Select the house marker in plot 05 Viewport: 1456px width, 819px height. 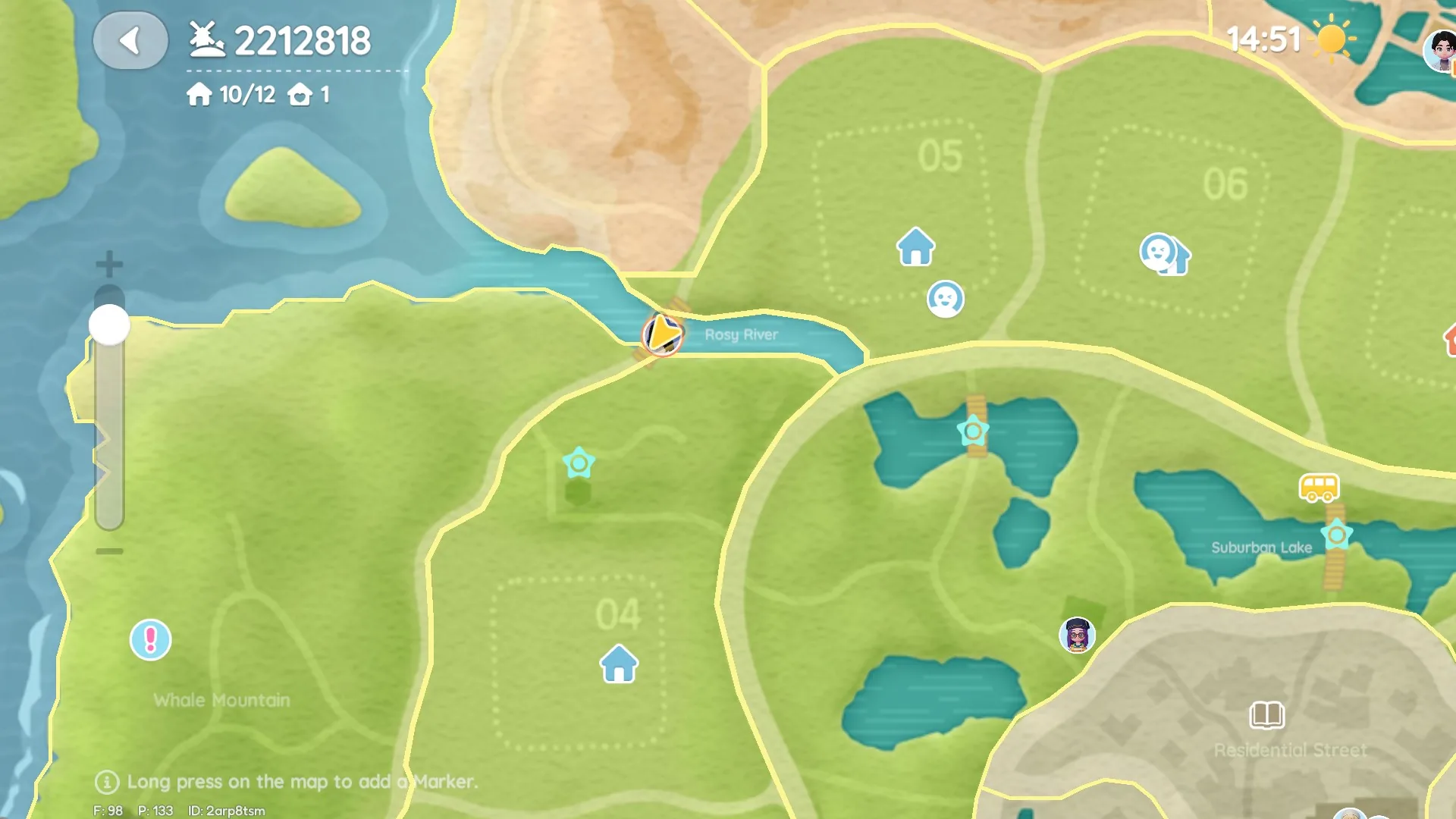[915, 247]
